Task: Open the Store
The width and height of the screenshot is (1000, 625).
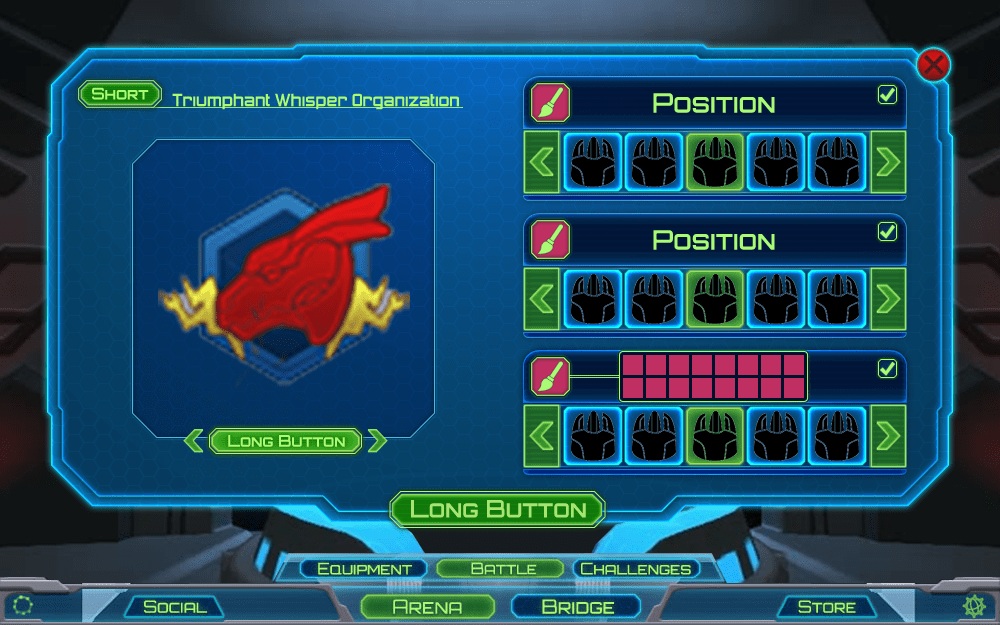Action: 826,606
